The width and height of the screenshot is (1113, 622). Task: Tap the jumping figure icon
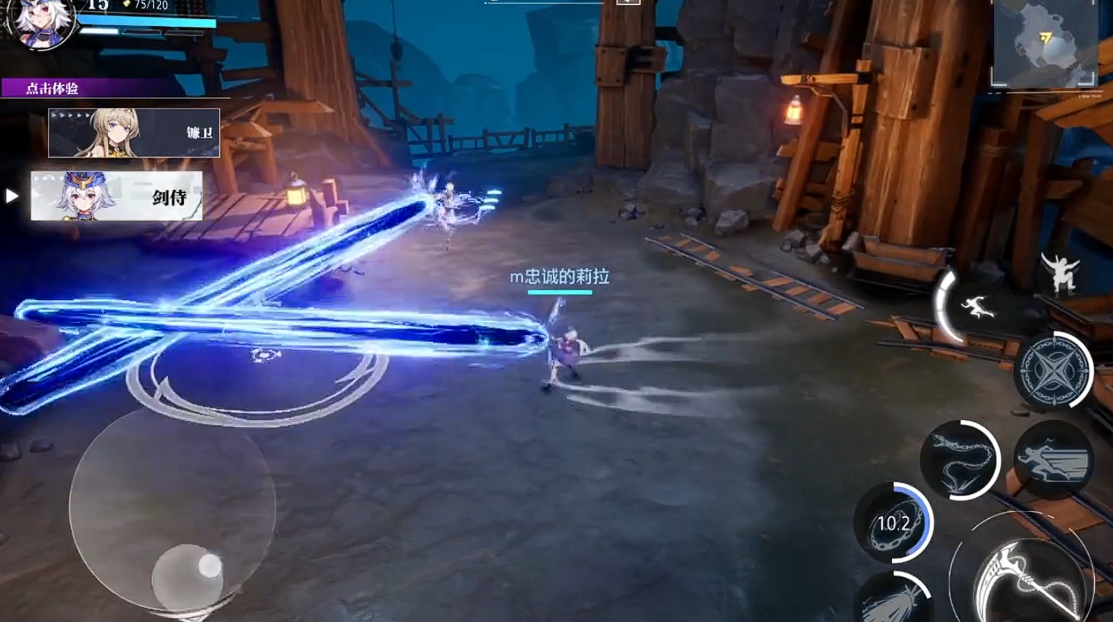tap(1059, 271)
